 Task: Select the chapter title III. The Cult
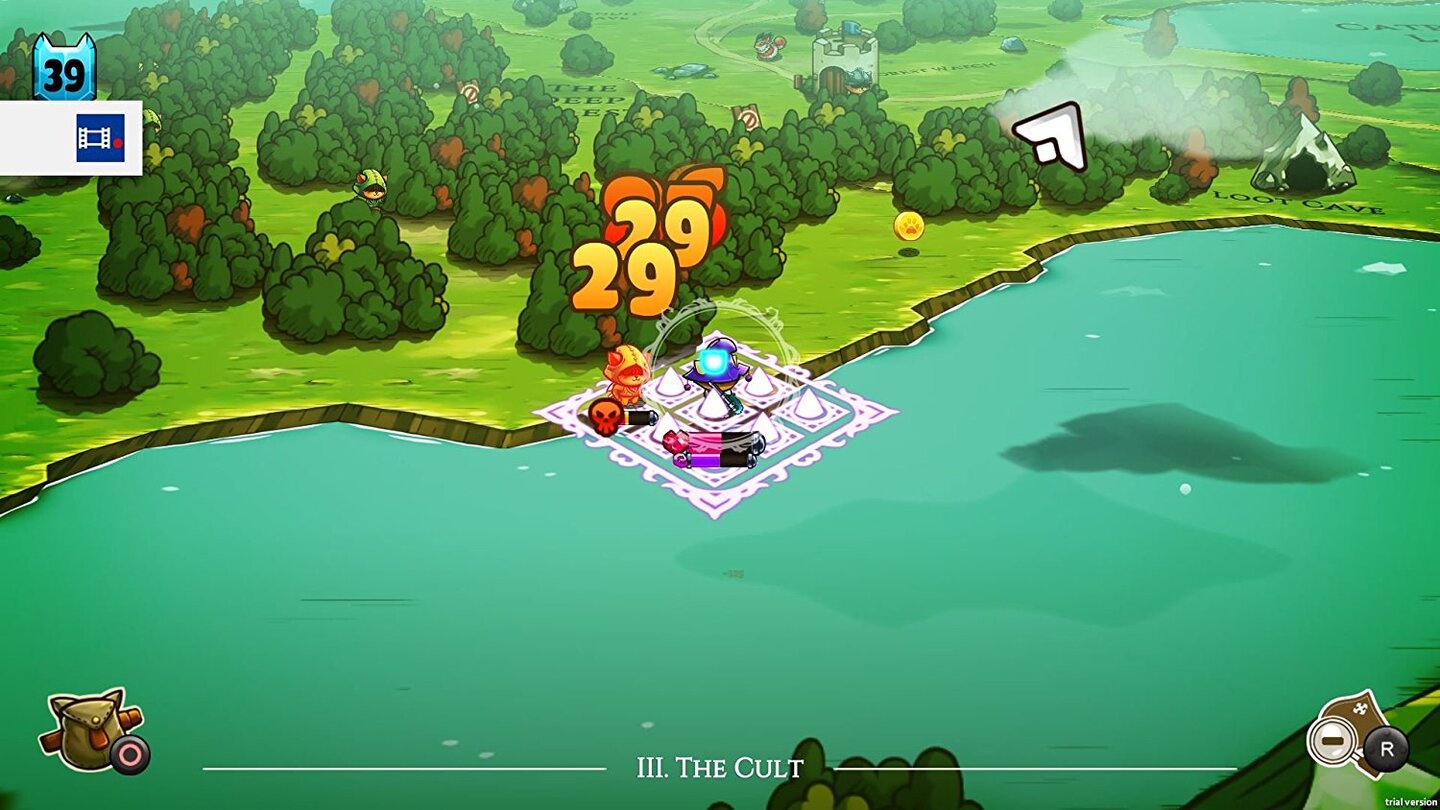(720, 768)
